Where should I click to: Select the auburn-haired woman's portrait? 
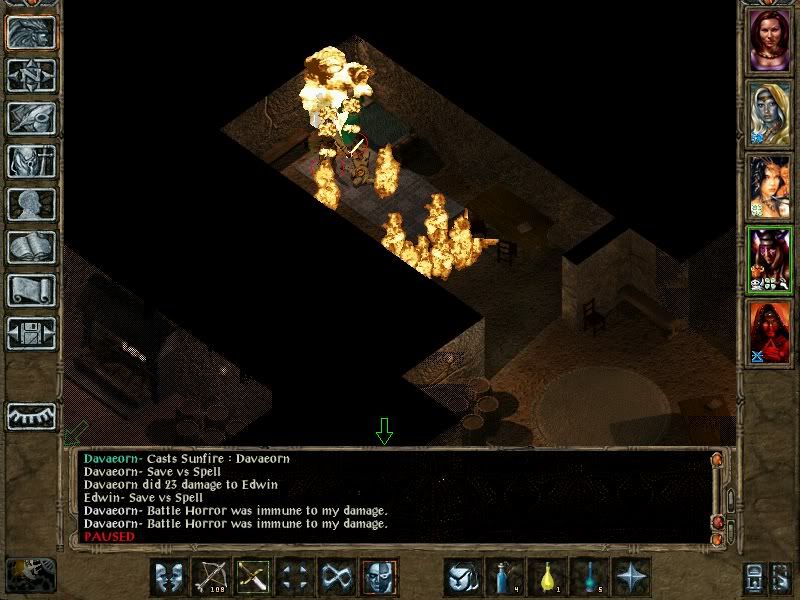[770, 39]
